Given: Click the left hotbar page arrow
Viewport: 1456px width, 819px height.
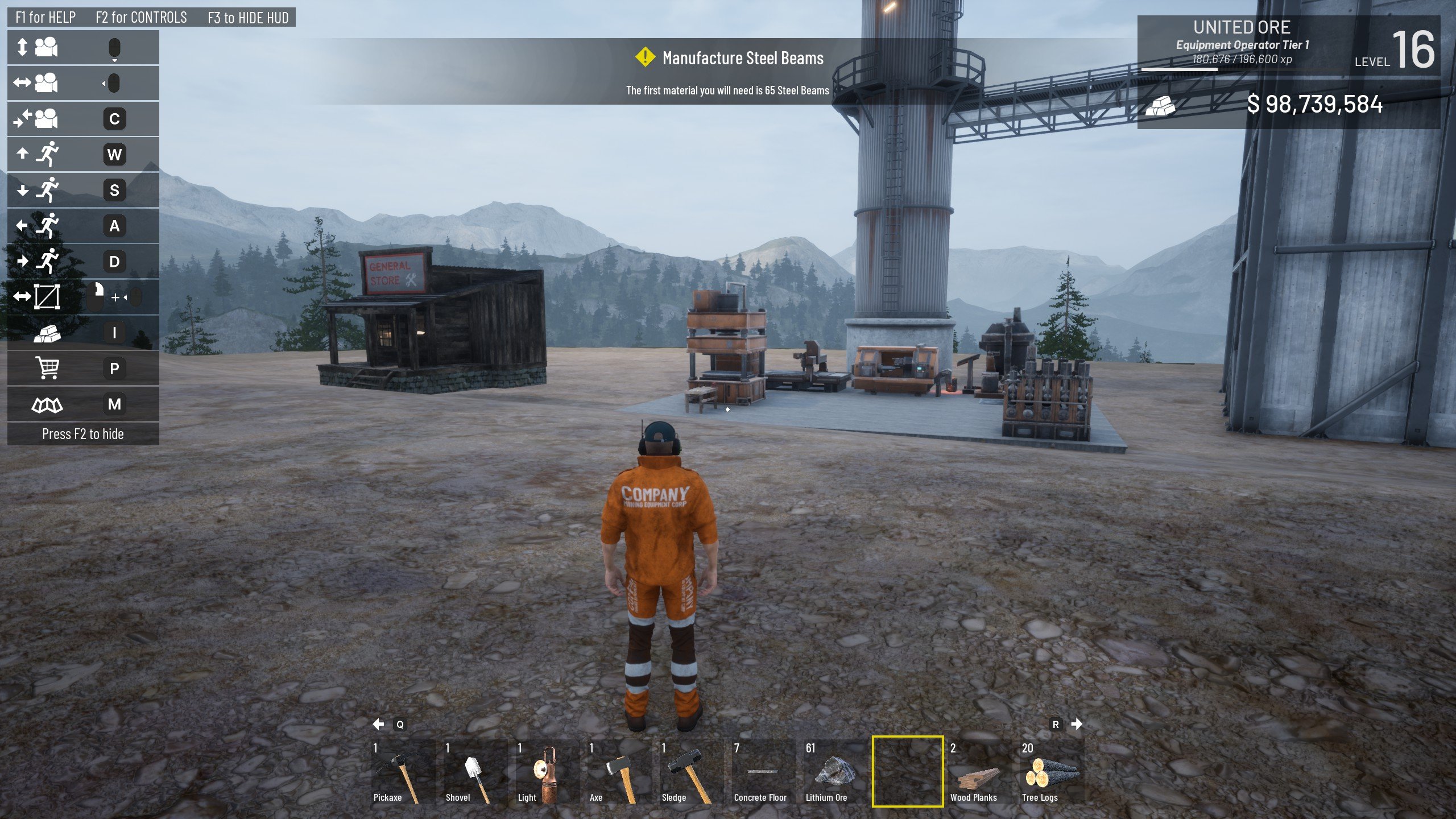Looking at the screenshot, I should click(378, 724).
